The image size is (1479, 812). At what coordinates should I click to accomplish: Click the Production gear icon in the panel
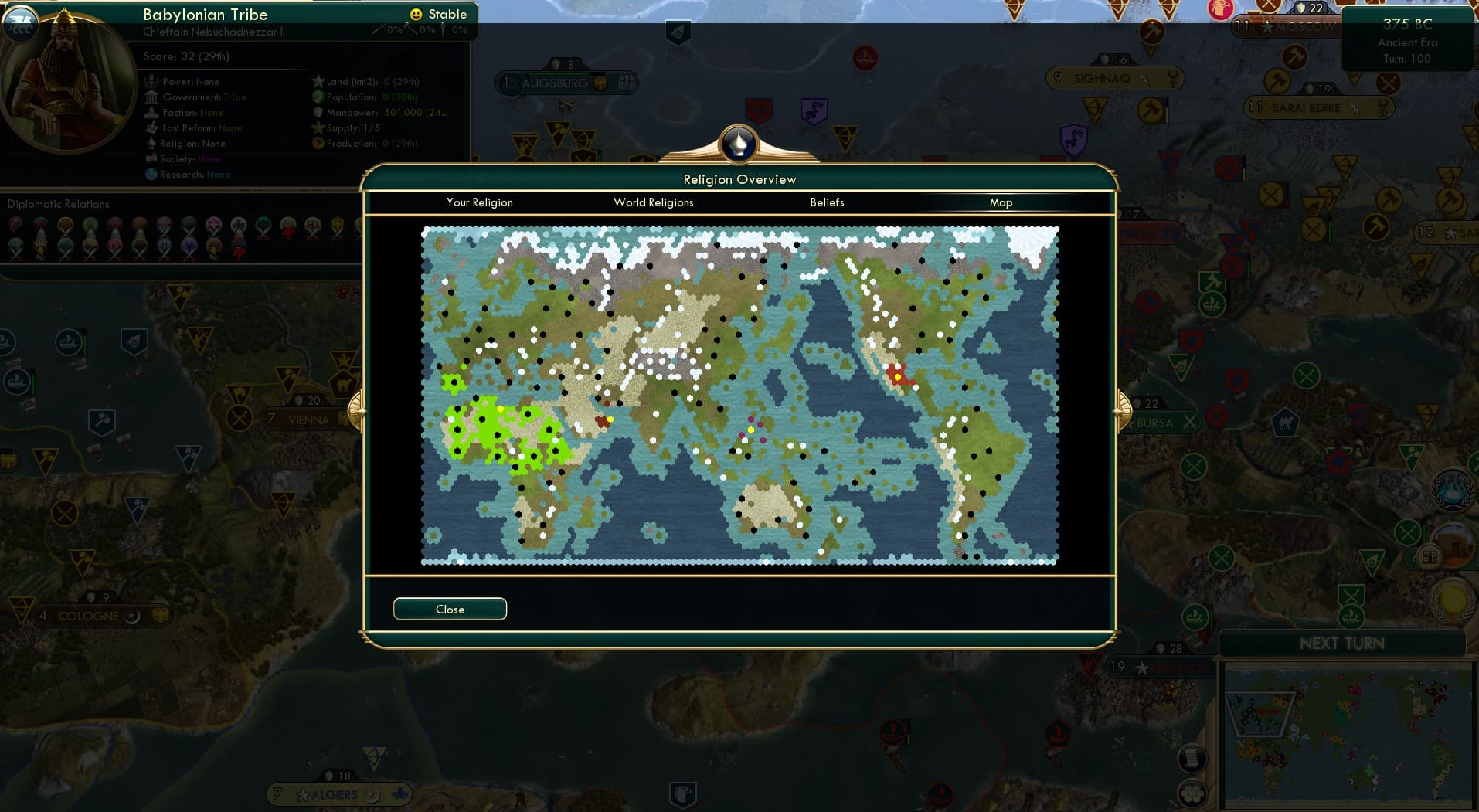[x=318, y=144]
